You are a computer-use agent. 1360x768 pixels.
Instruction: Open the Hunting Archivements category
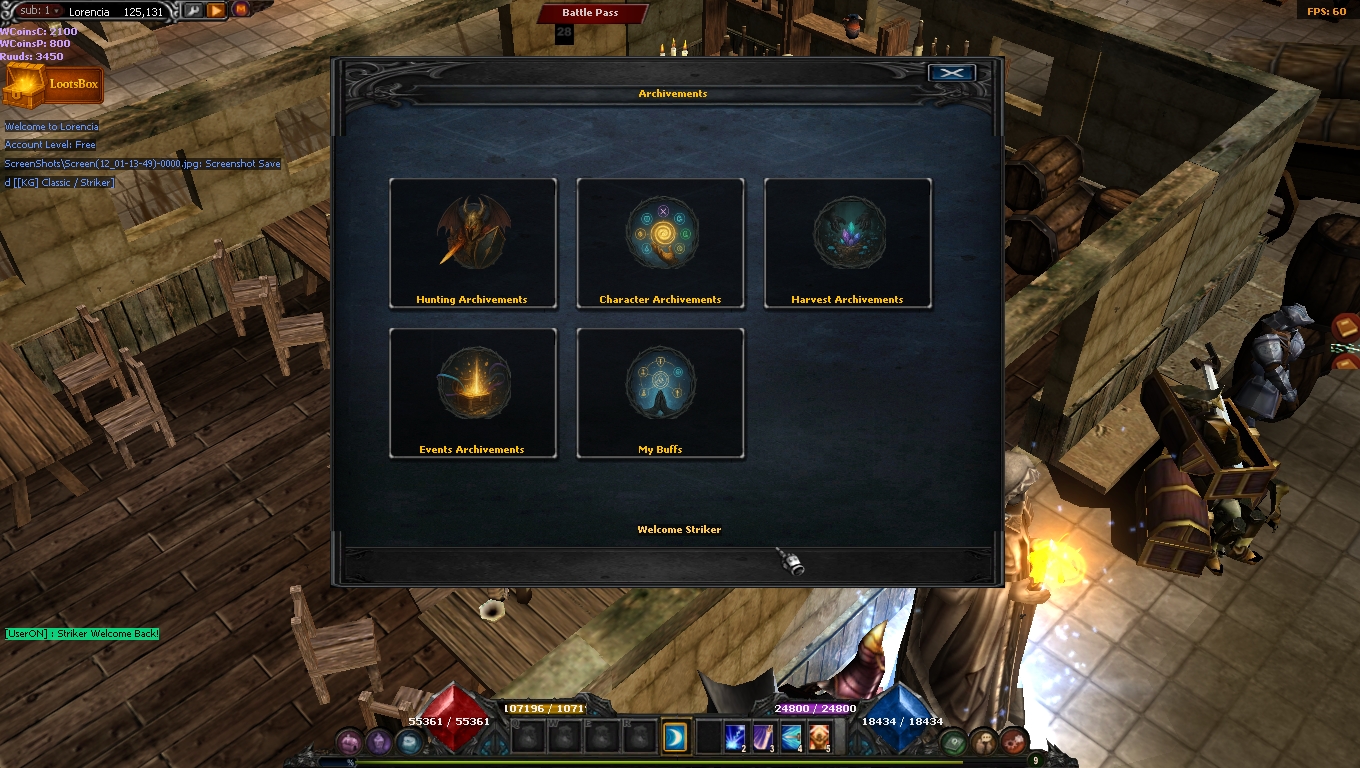tap(472, 243)
